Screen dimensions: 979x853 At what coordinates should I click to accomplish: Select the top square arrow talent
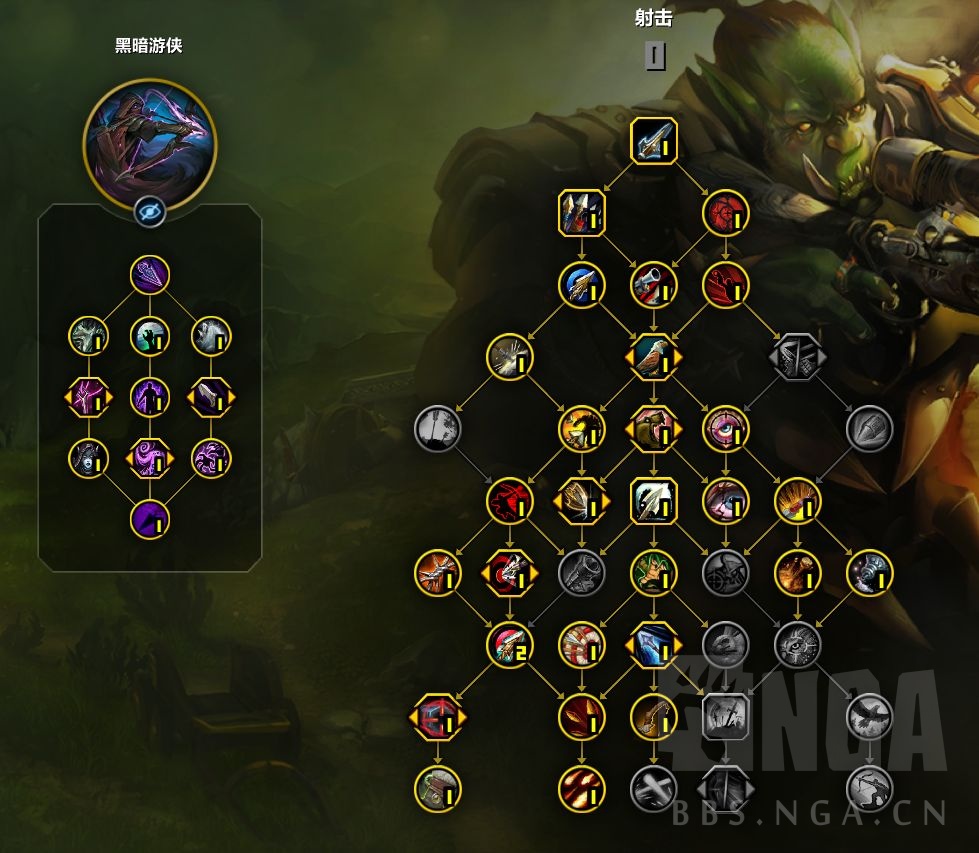(654, 141)
